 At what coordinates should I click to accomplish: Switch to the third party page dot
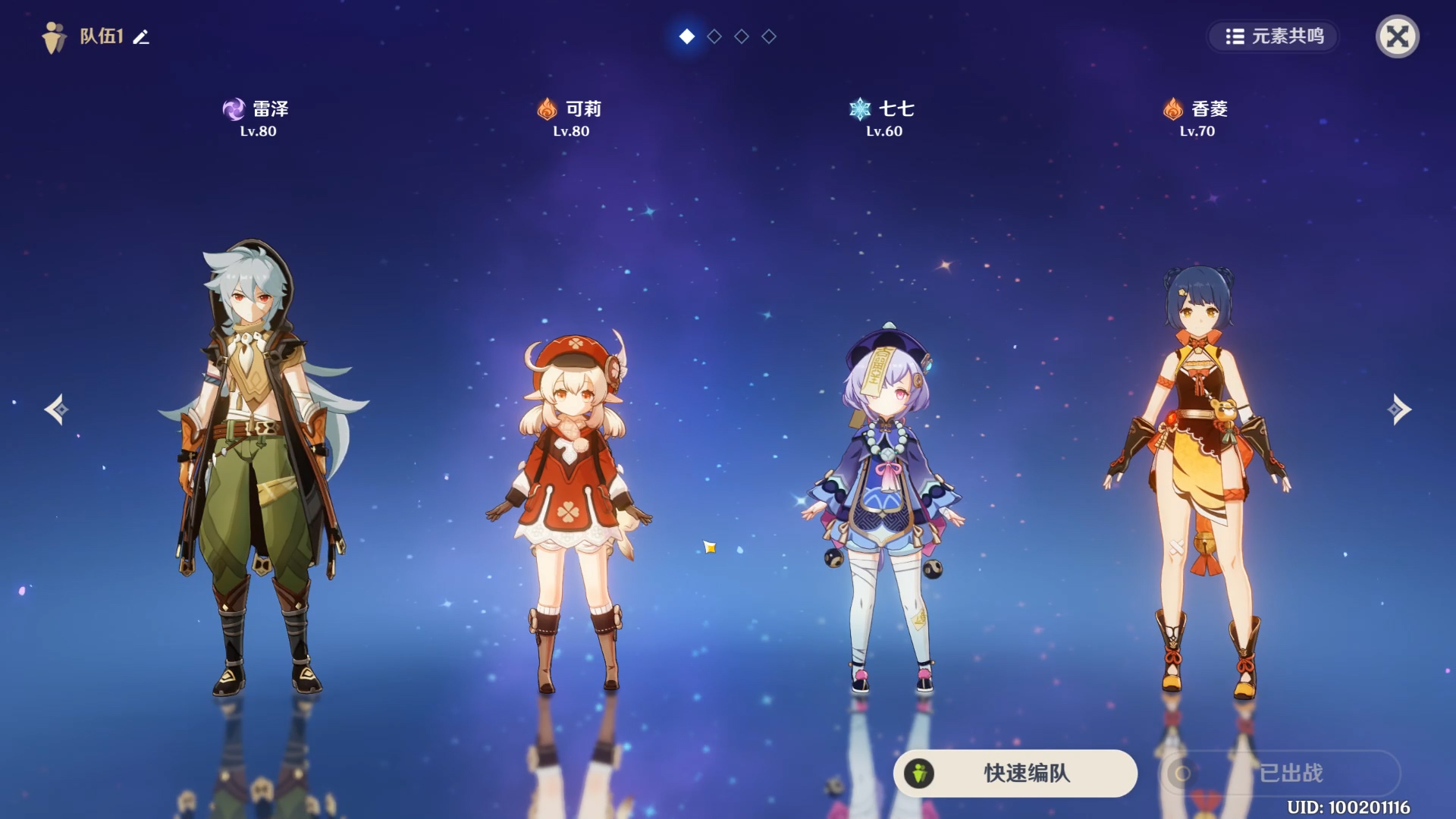pyautogui.click(x=742, y=36)
